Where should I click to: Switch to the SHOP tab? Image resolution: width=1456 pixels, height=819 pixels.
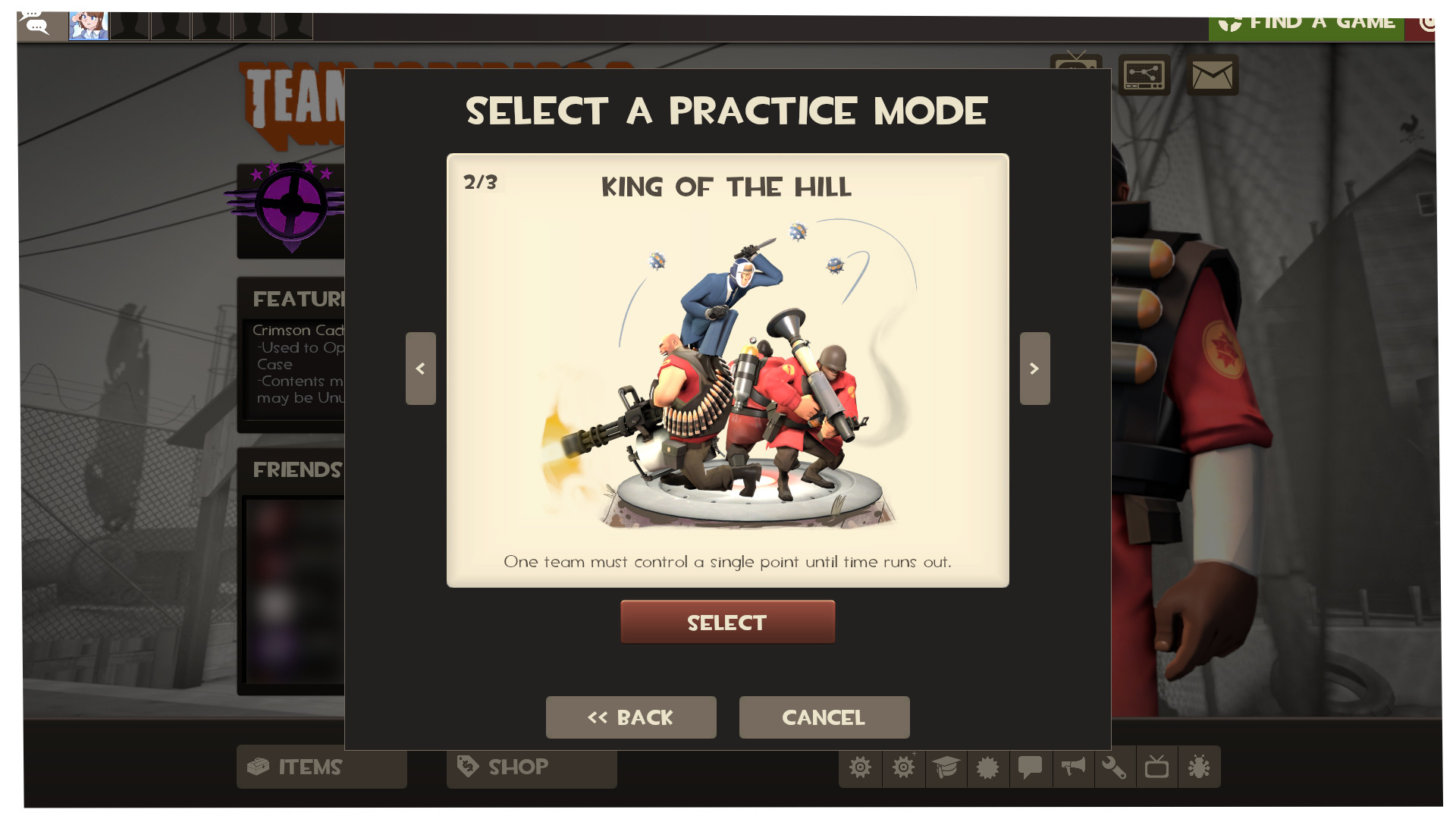point(531,767)
